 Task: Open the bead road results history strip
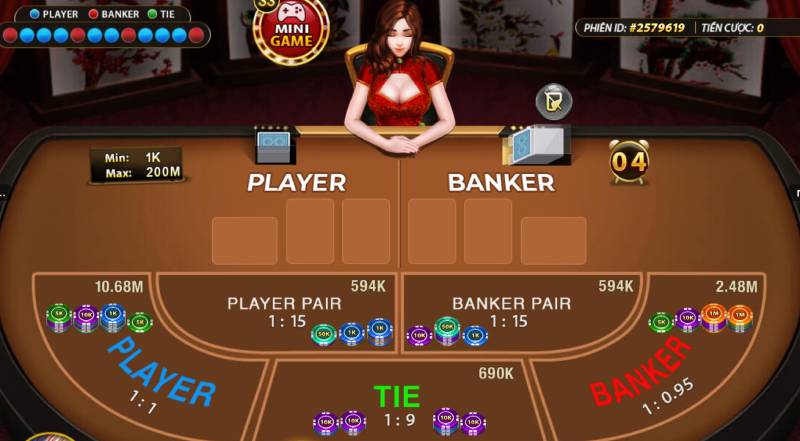[x=104, y=35]
